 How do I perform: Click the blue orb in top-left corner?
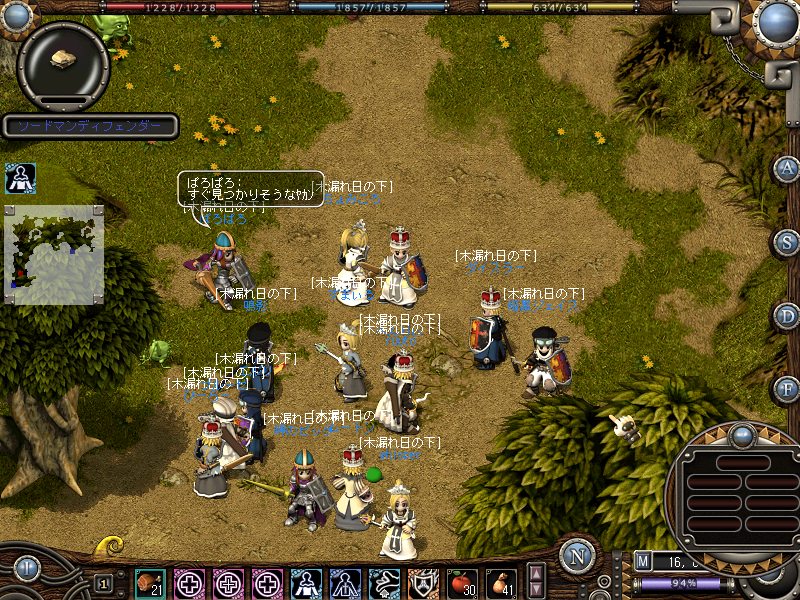[x=16, y=16]
